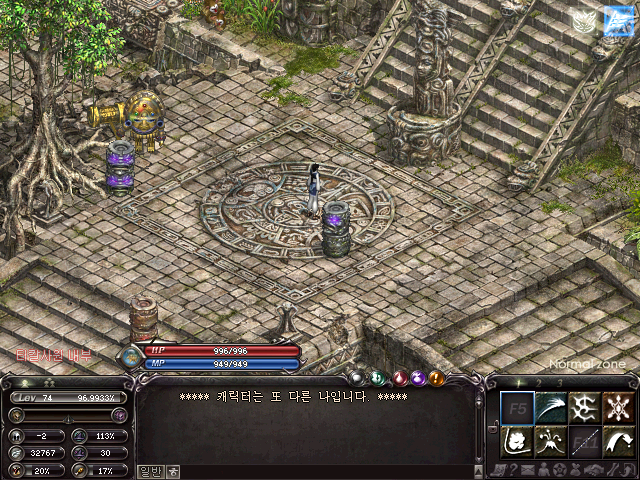Select the comet streak skill slot
Viewport: 640px width, 480px height.
(550, 408)
